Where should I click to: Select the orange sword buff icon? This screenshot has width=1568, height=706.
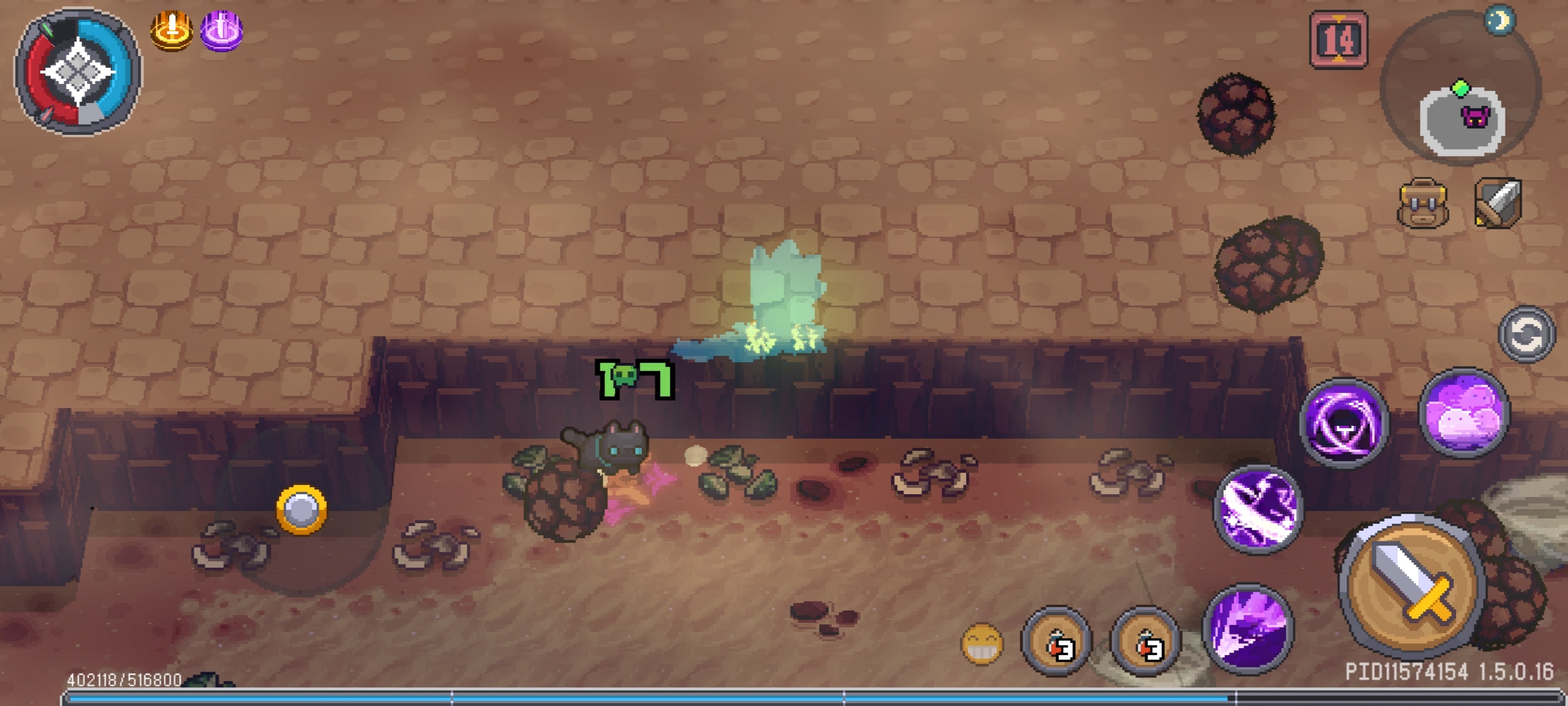pos(171,30)
